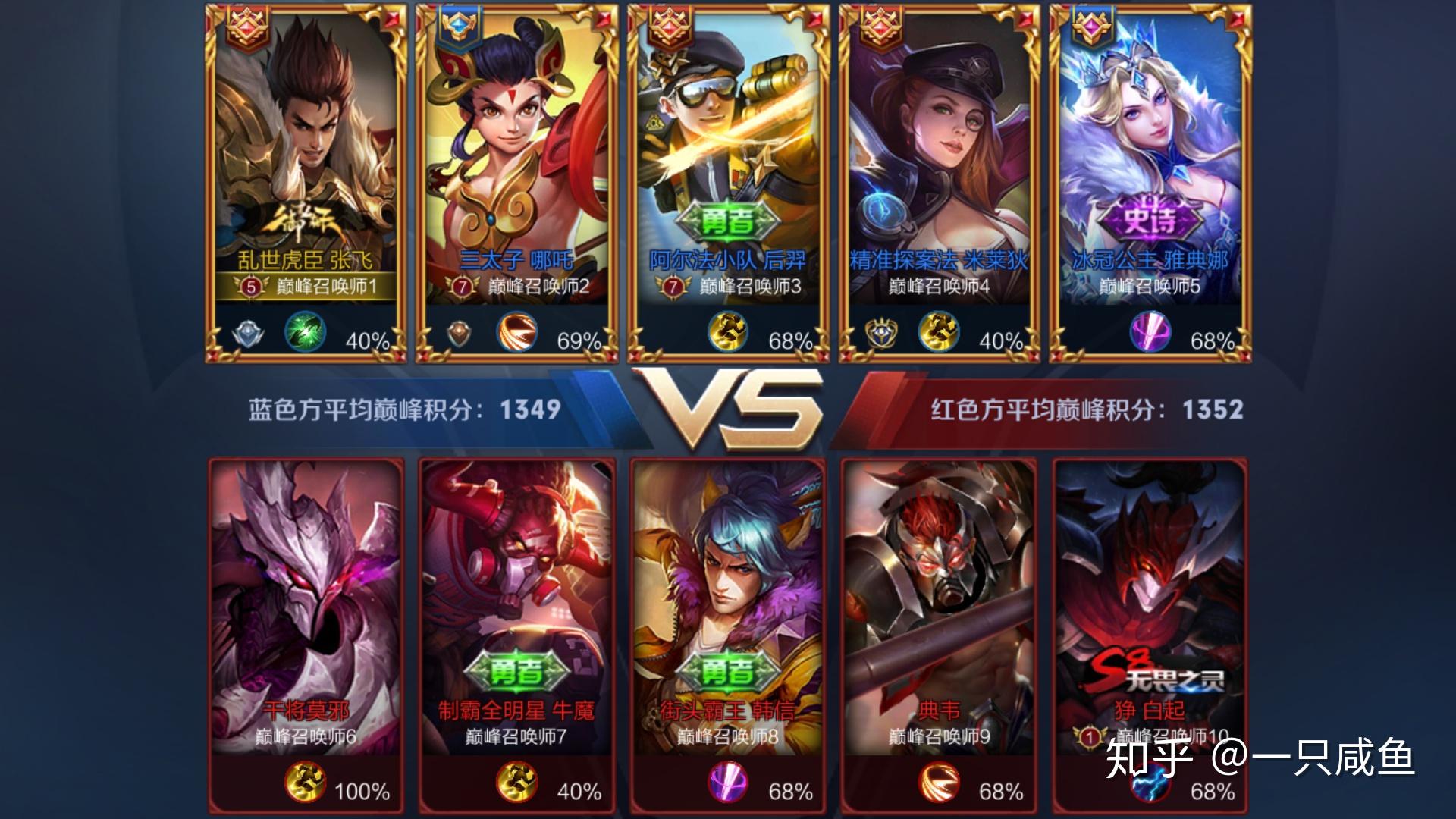Click the yellow summoner spell on Ganjiang Moye's card
Image resolution: width=1456 pixels, height=819 pixels.
coord(305,783)
